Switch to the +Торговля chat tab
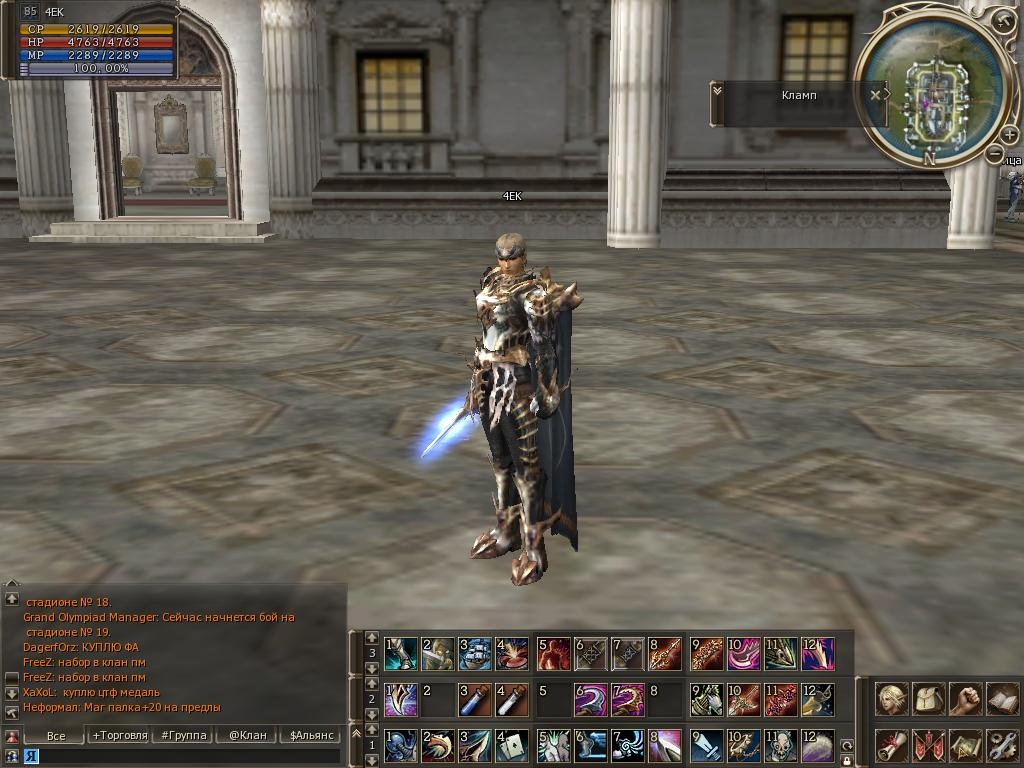The image size is (1024, 768). [x=120, y=735]
